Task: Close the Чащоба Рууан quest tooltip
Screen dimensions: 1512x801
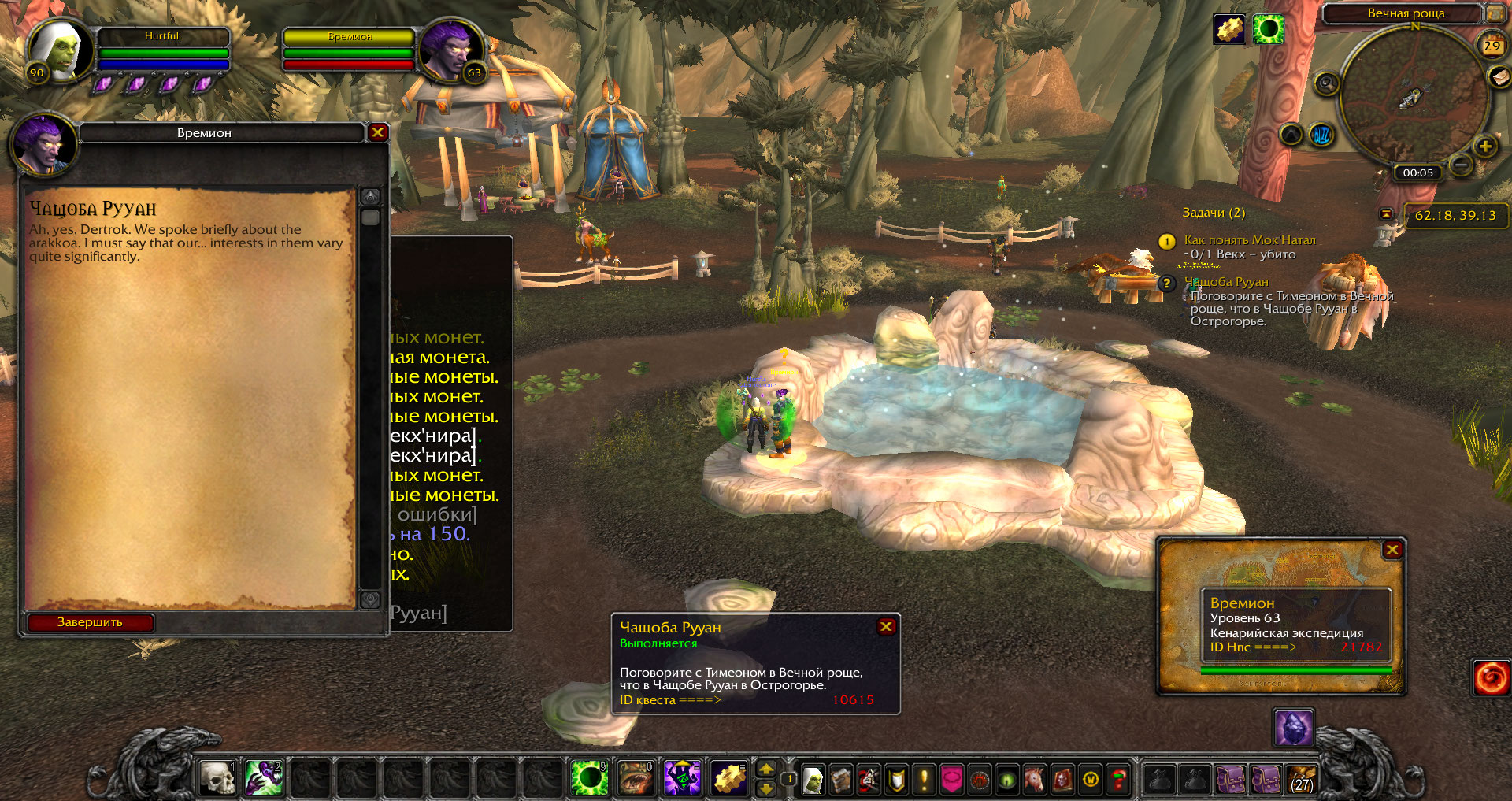Action: click(x=886, y=626)
